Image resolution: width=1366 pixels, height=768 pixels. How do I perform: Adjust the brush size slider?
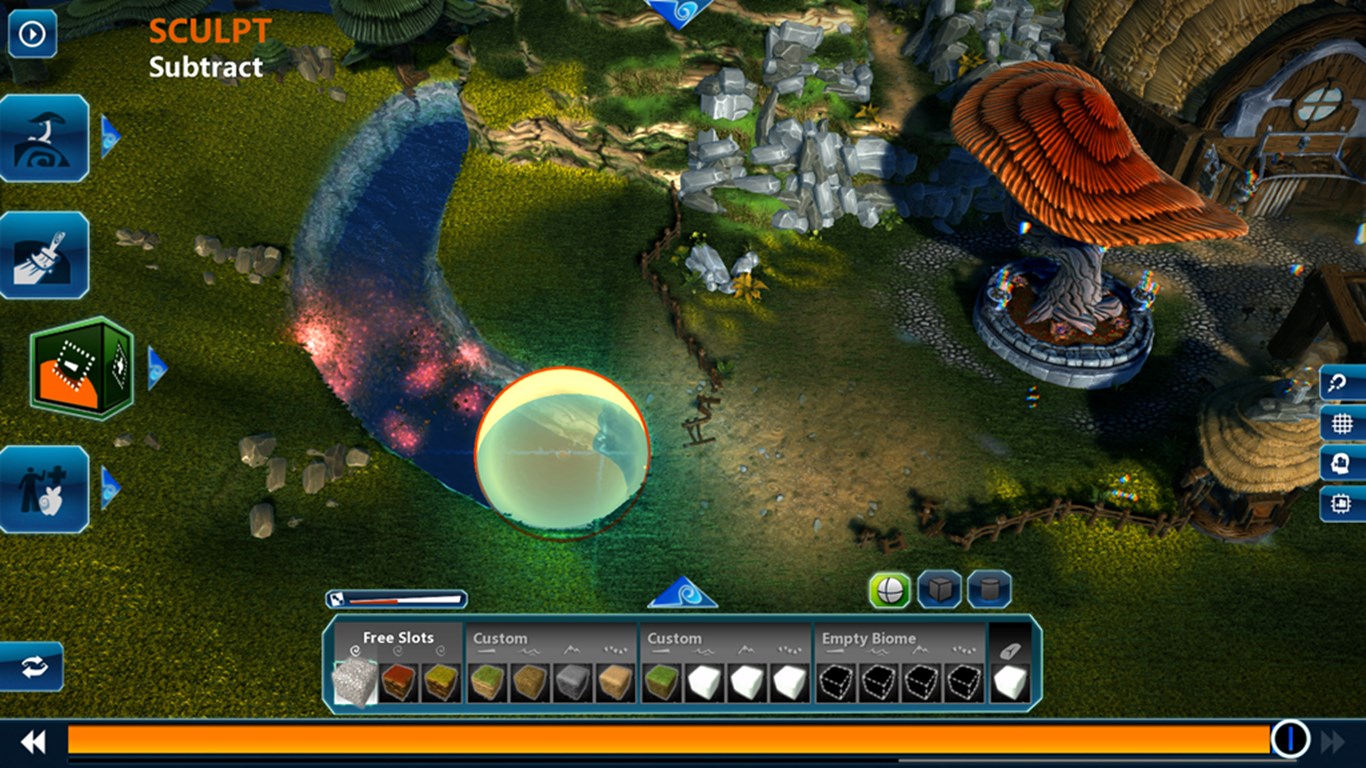point(398,598)
